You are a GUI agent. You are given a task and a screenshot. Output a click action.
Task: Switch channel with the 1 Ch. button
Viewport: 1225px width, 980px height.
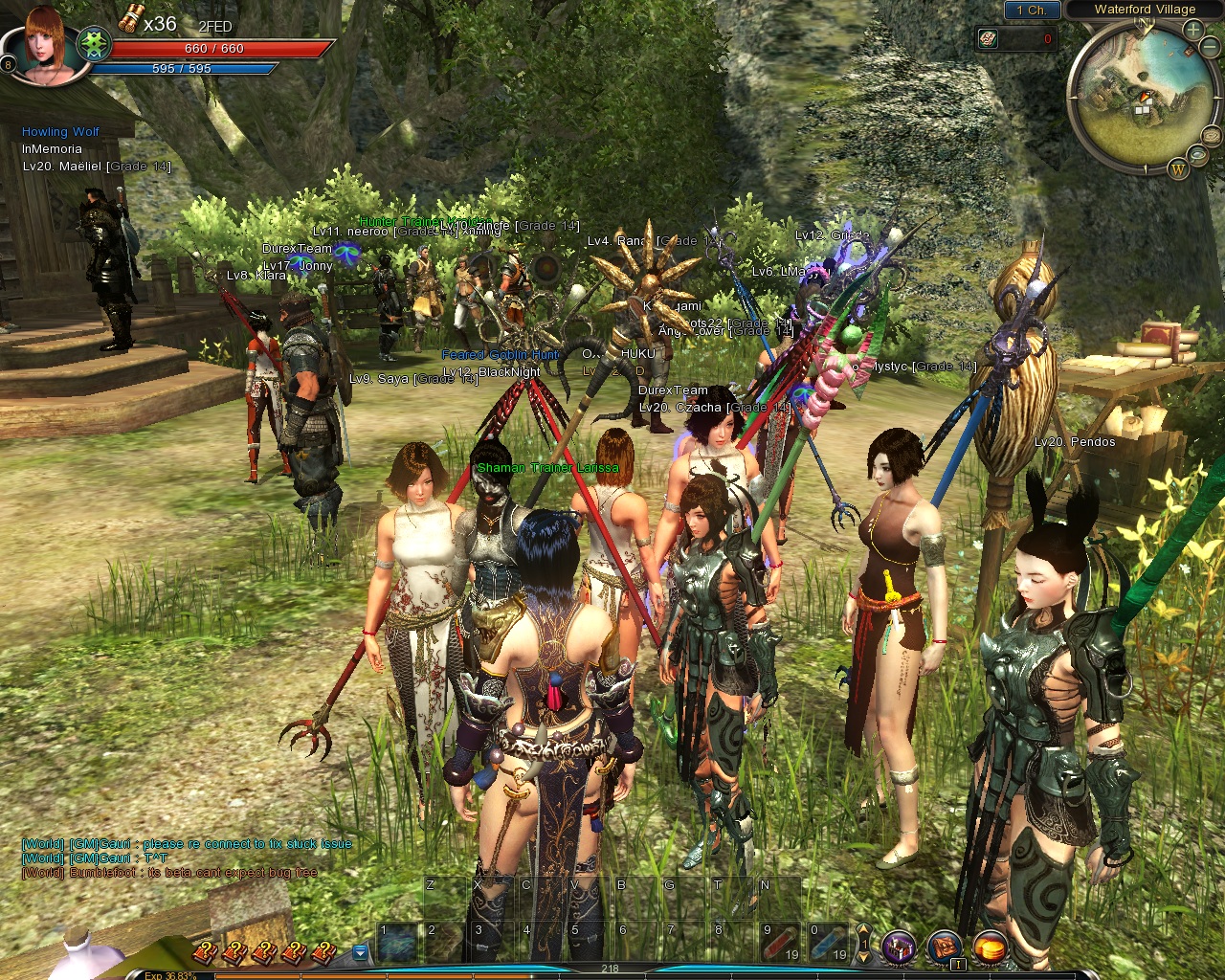point(1031,10)
